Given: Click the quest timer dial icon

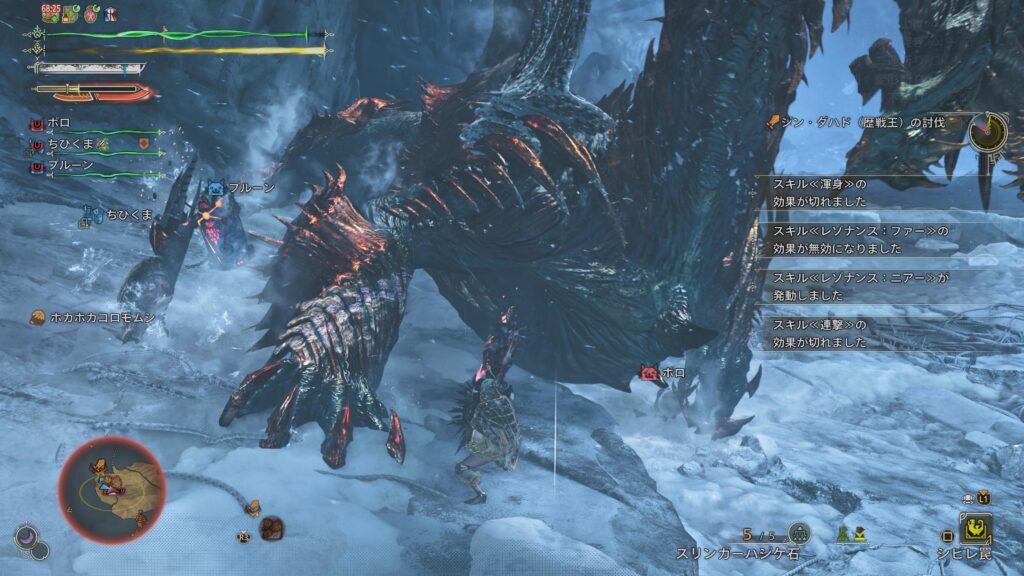Looking at the screenshot, I should [x=987, y=131].
